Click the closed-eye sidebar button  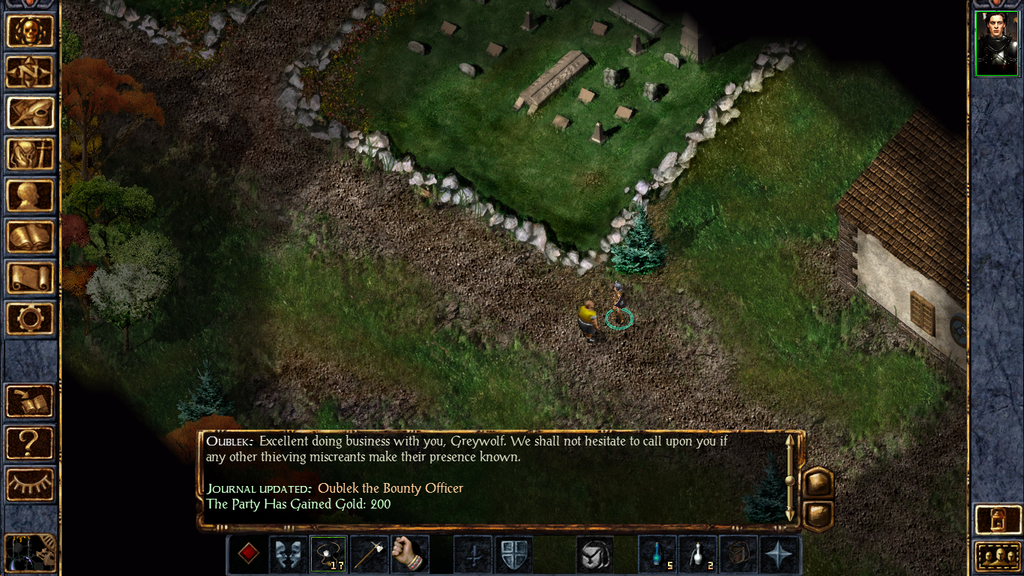[x=30, y=483]
